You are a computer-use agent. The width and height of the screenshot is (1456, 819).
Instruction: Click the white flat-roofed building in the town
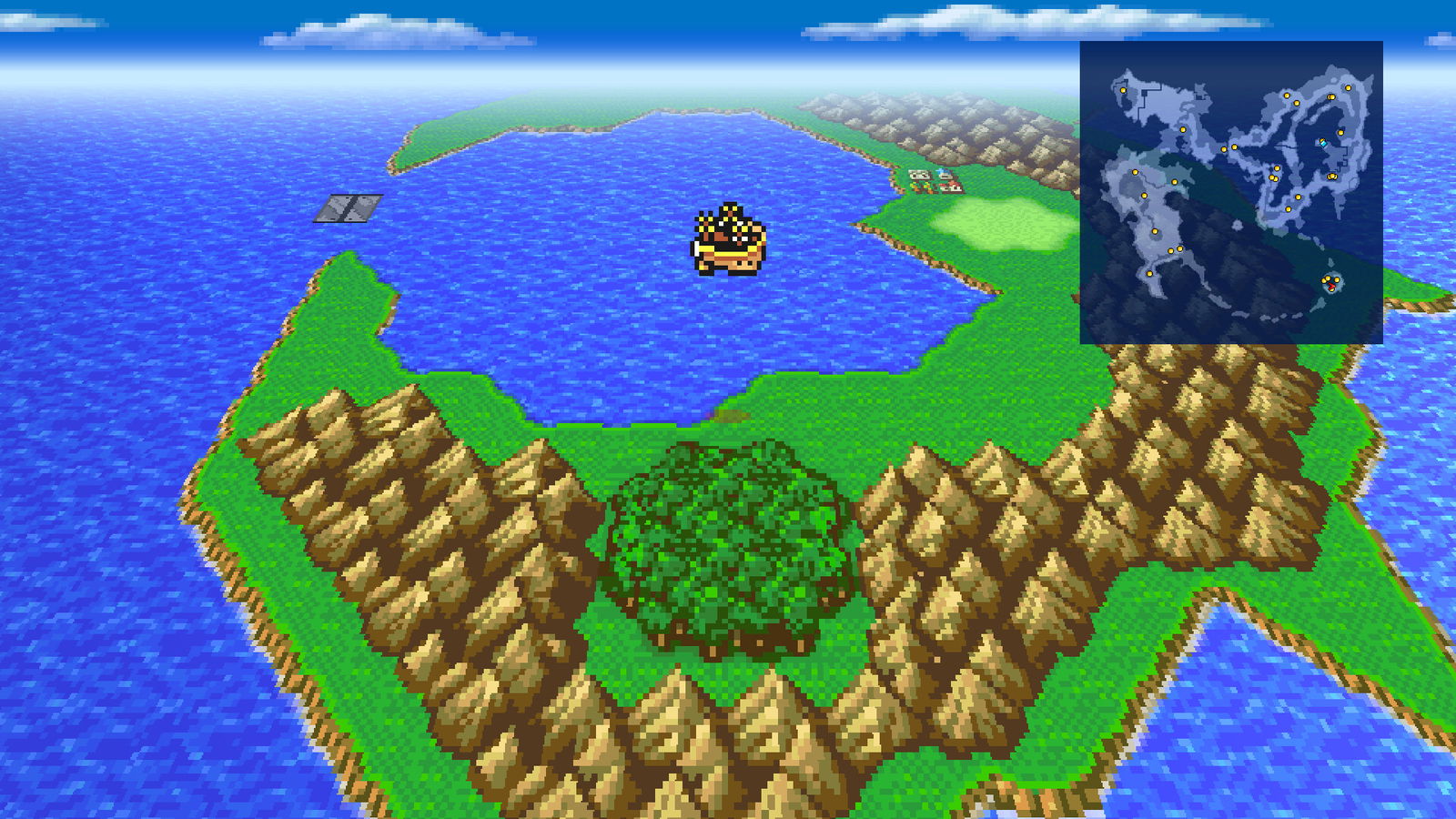pyautogui.click(x=919, y=175)
